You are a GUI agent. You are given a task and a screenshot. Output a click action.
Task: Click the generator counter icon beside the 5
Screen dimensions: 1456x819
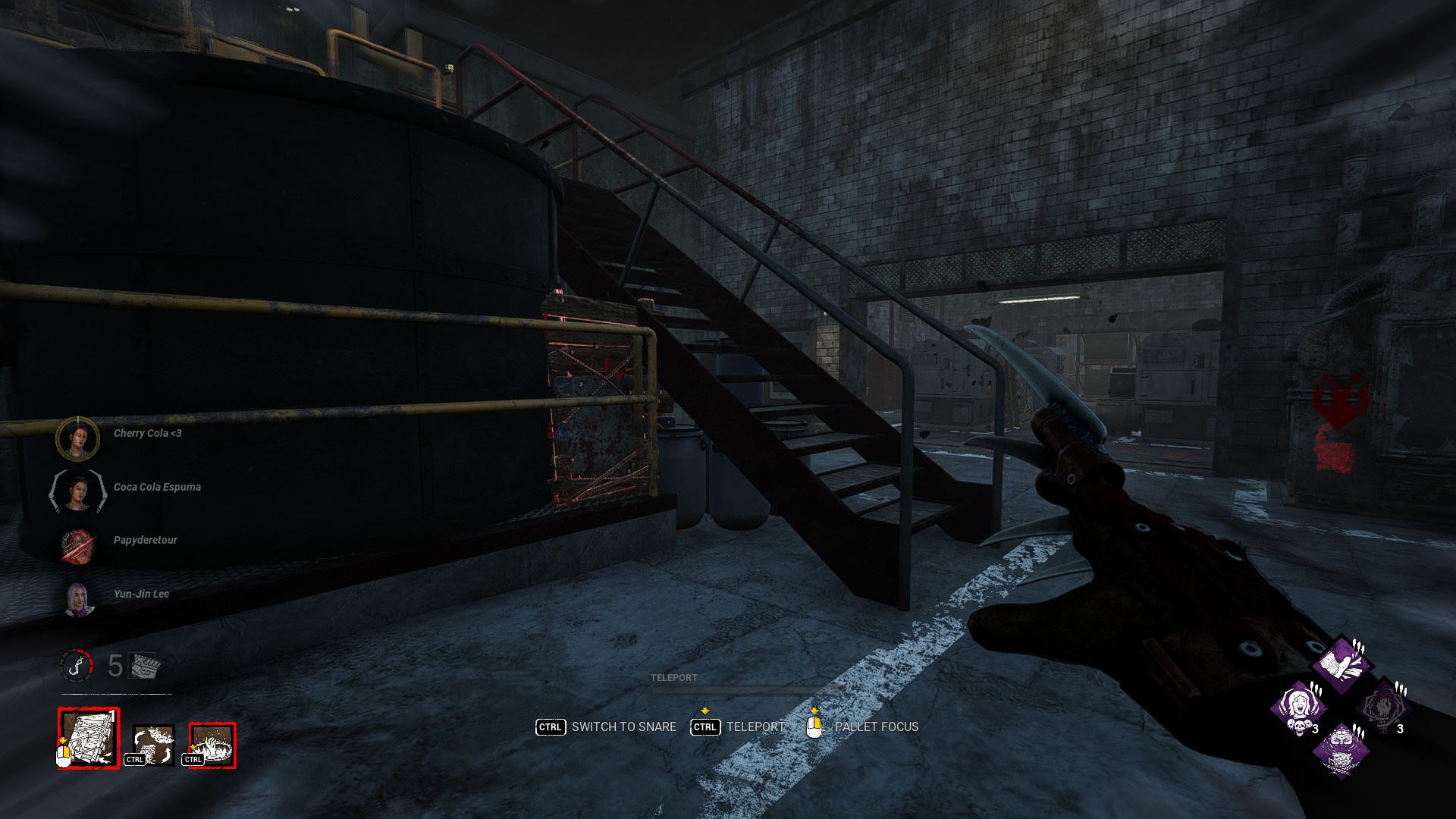point(143,665)
